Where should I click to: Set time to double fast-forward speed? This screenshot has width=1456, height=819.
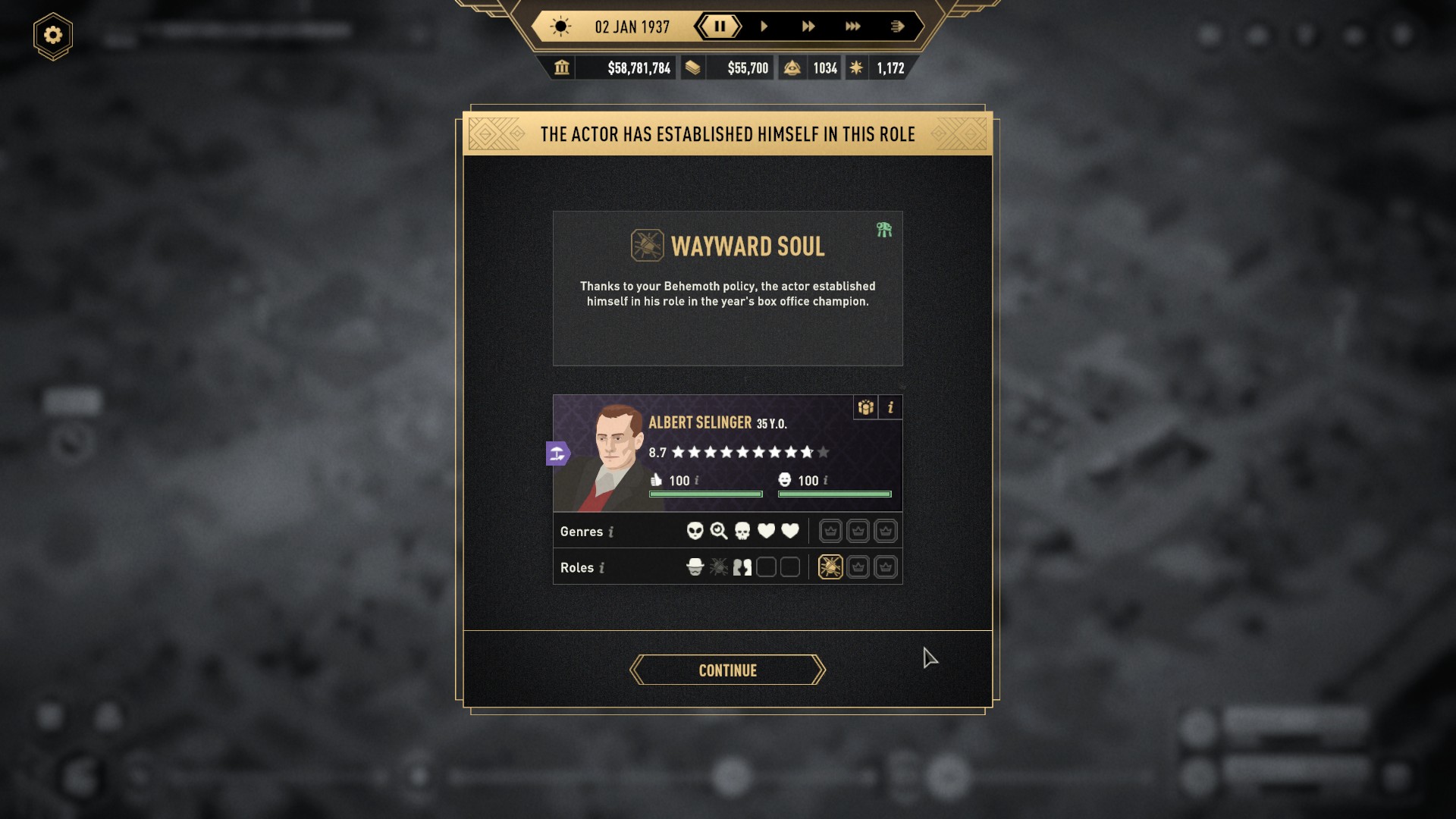[808, 27]
